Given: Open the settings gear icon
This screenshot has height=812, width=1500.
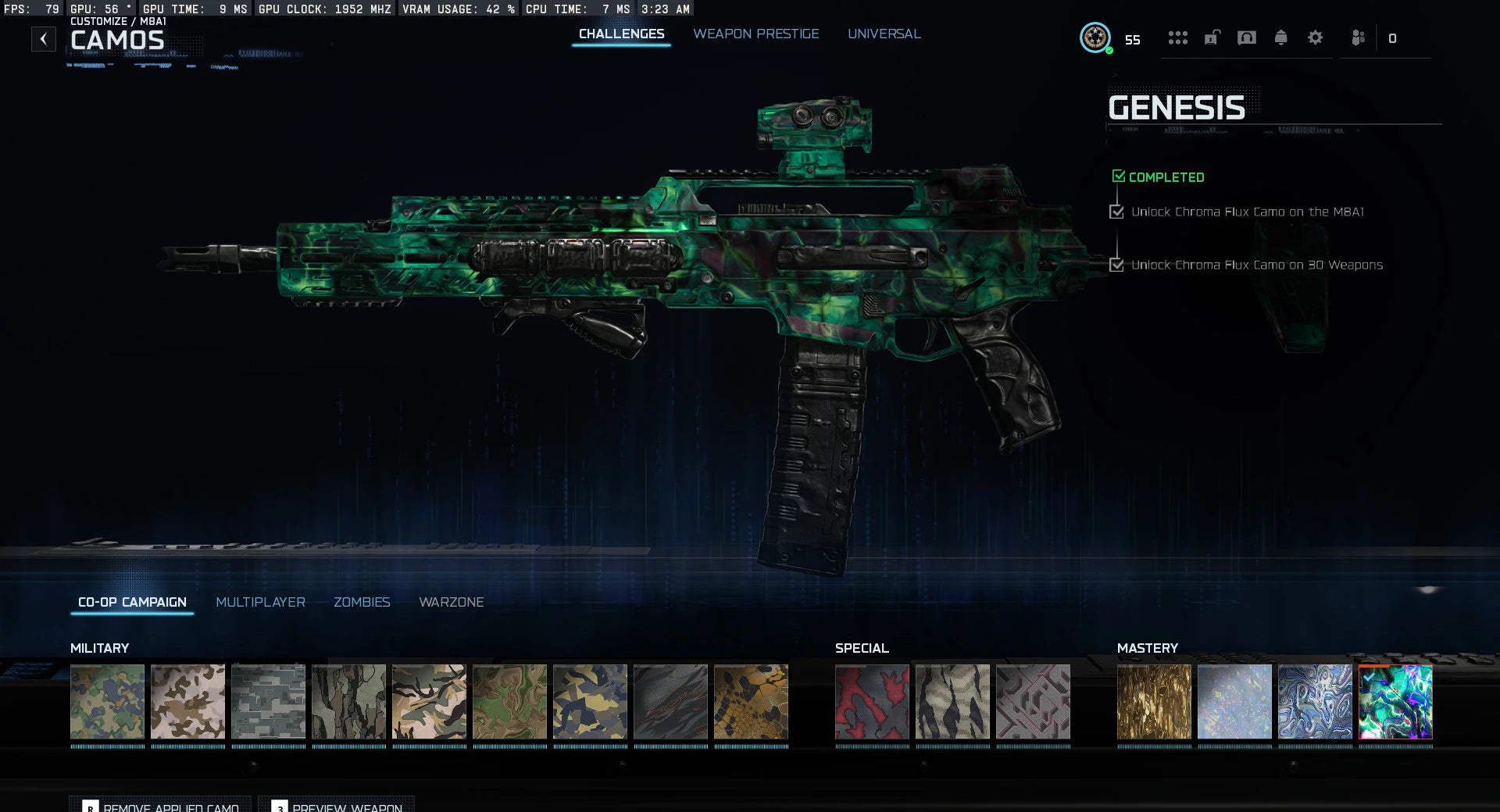Looking at the screenshot, I should tap(1315, 37).
